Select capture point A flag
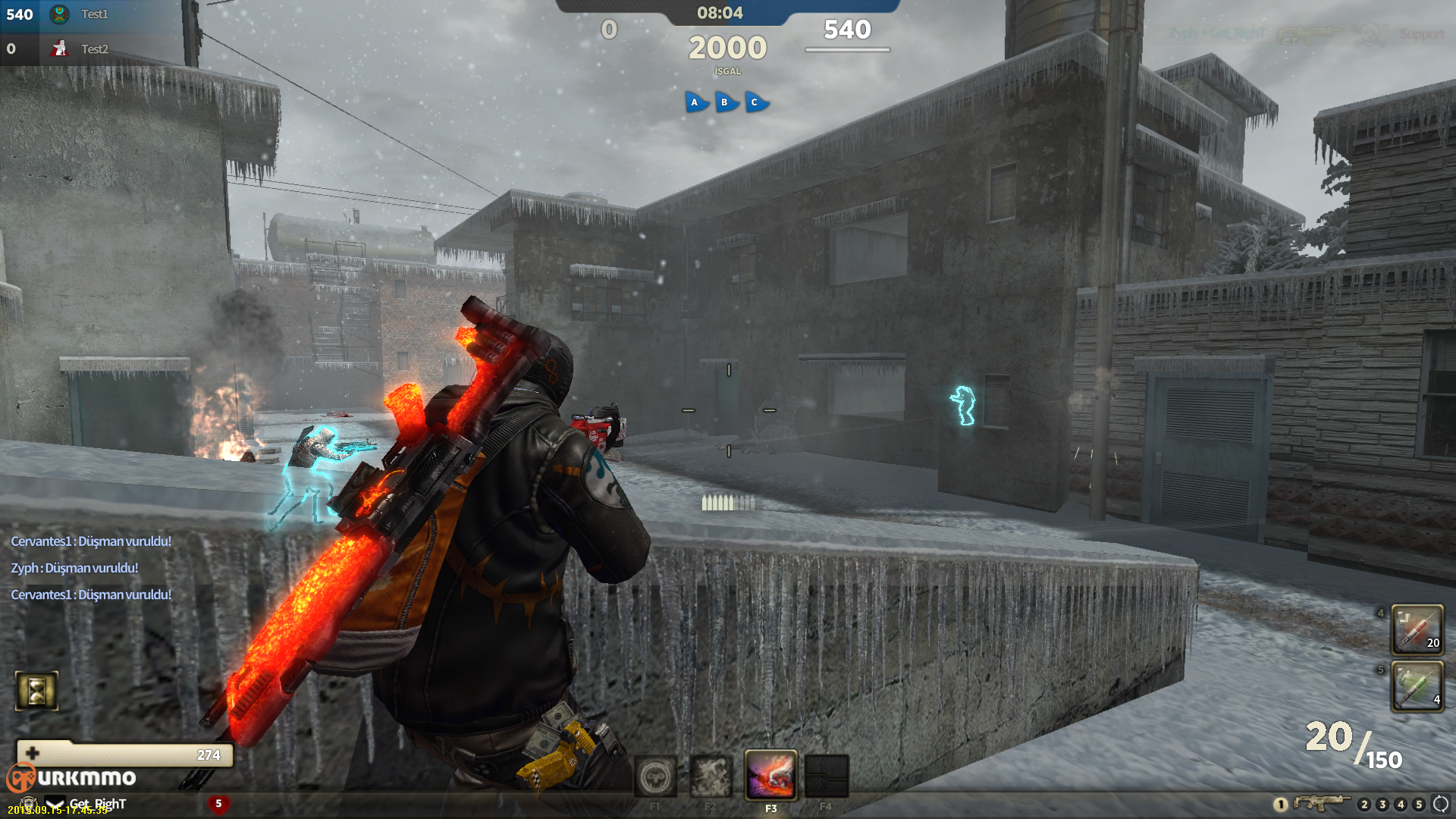The image size is (1456, 819). tap(695, 102)
